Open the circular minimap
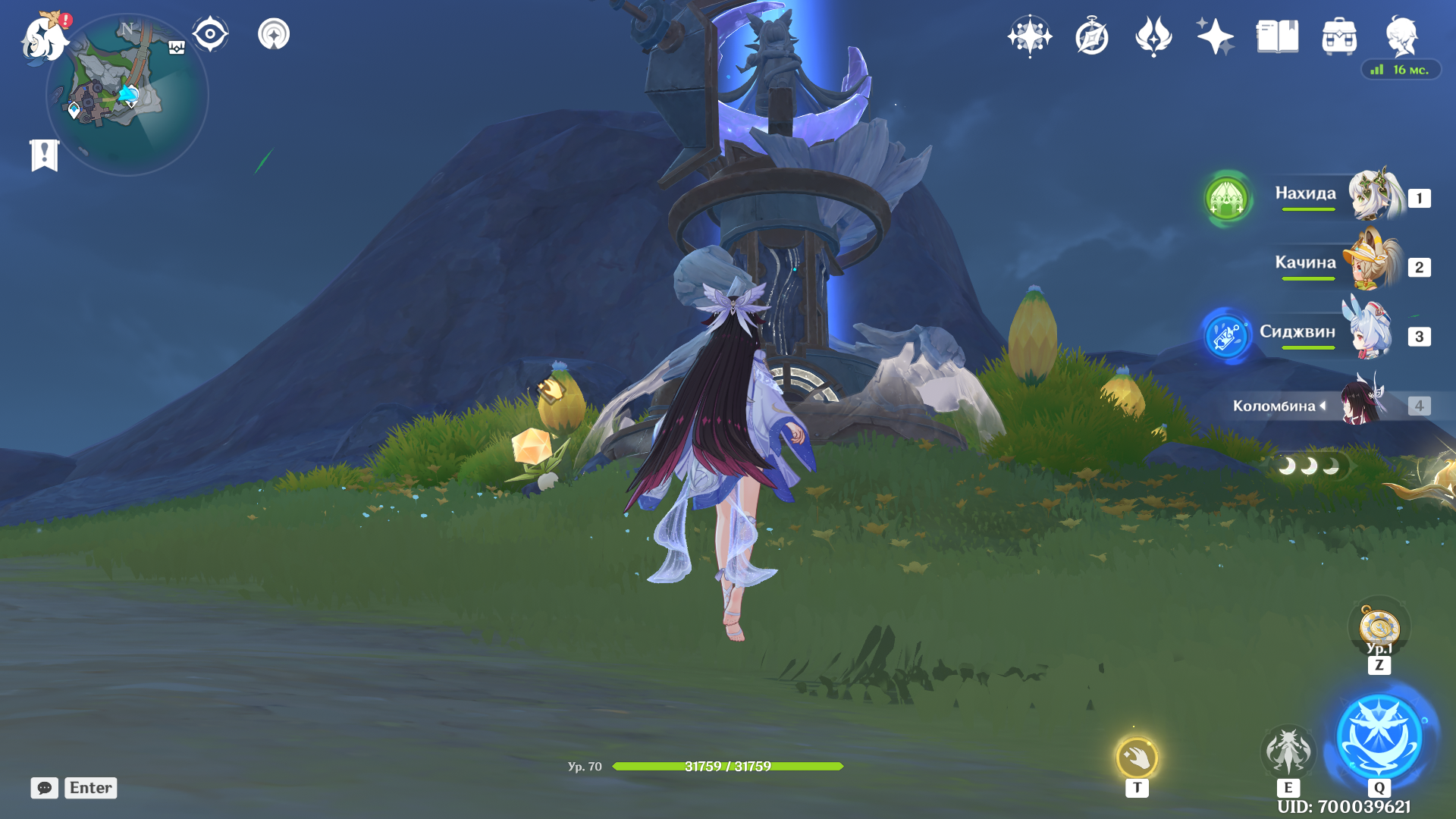The height and width of the screenshot is (819, 1456). pyautogui.click(x=127, y=96)
